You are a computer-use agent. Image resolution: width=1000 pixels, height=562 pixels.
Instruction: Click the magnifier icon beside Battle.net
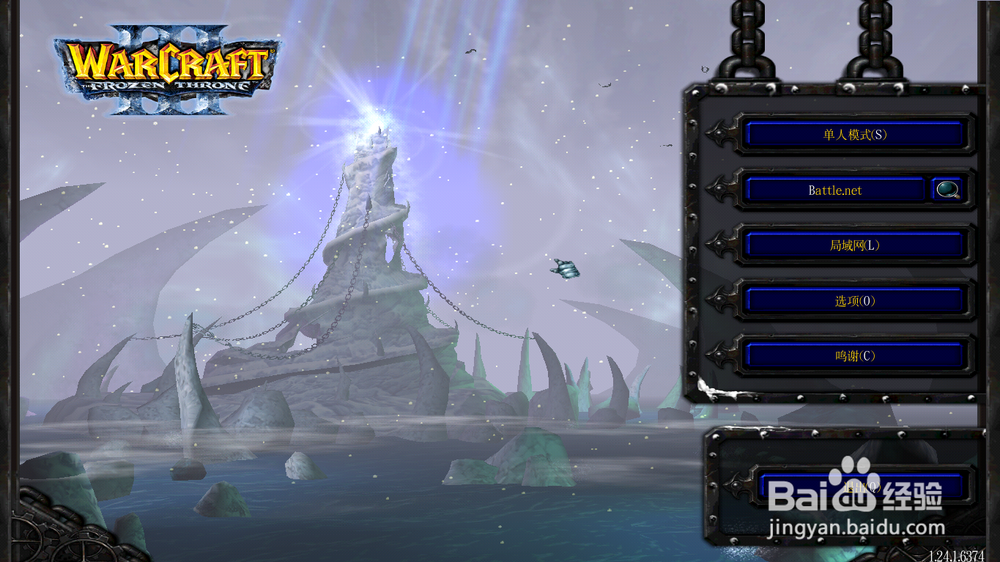[x=946, y=189]
